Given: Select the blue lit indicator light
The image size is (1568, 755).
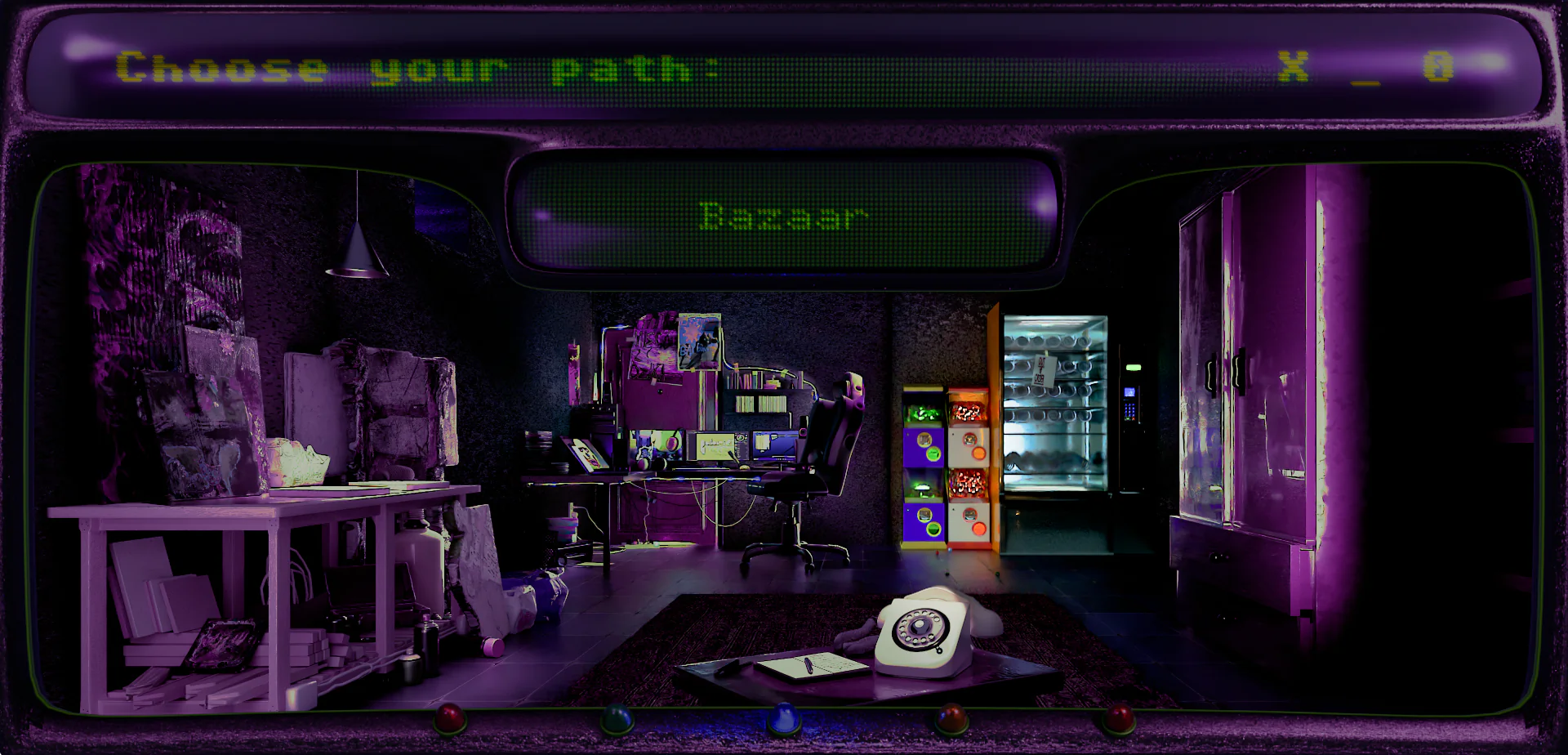Looking at the screenshot, I should click(782, 717).
